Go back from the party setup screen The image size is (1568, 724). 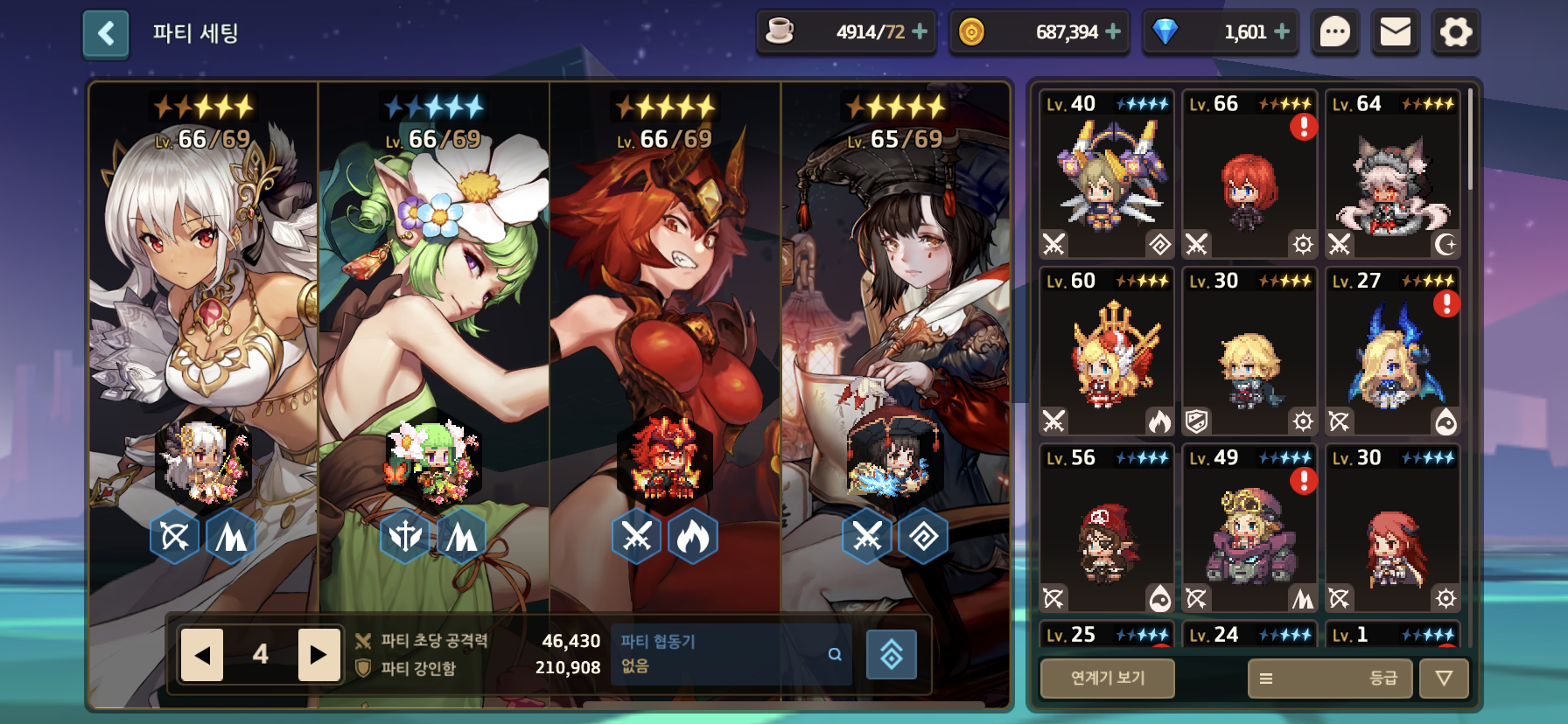pyautogui.click(x=106, y=34)
